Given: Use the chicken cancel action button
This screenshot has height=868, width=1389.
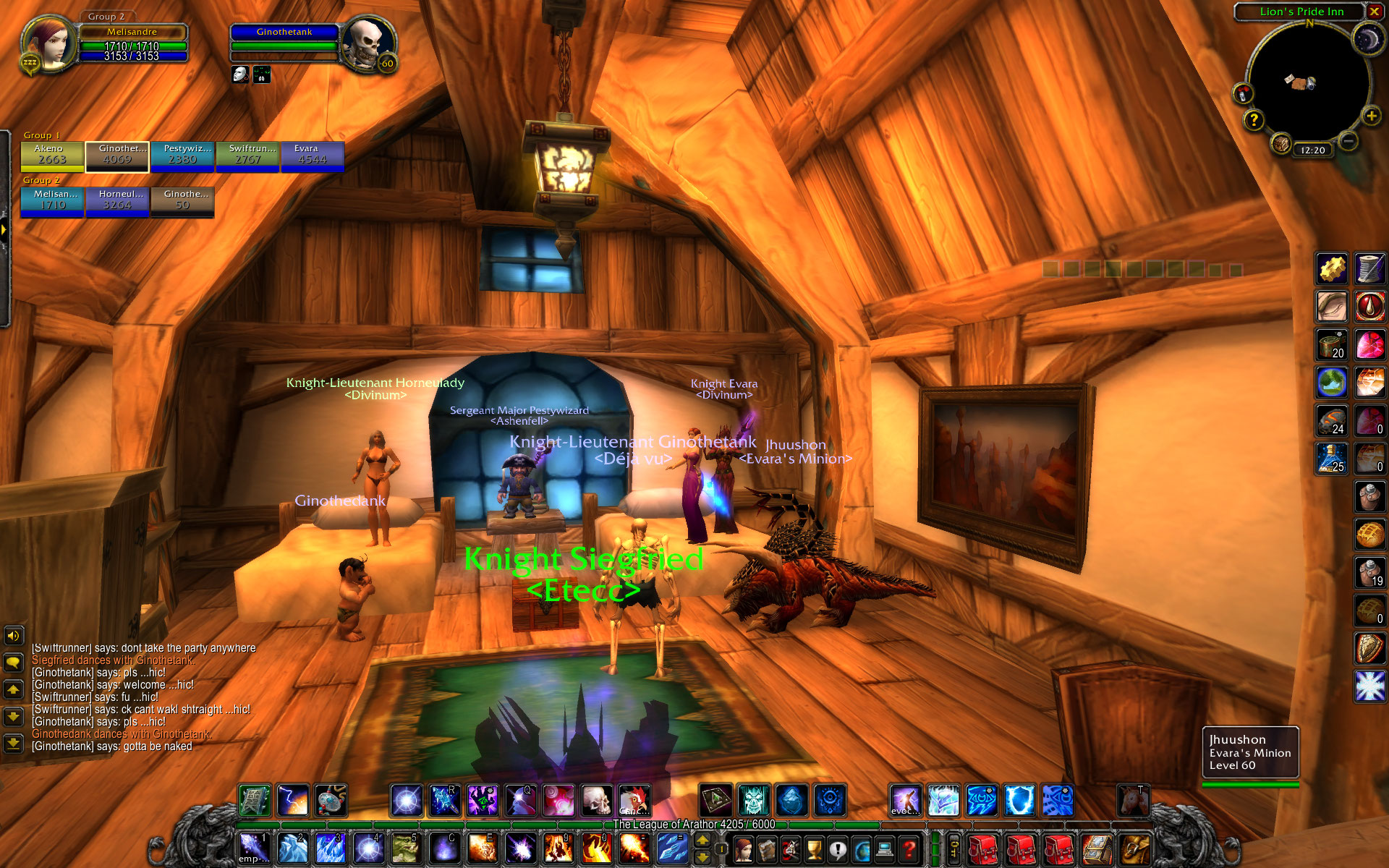Looking at the screenshot, I should [x=634, y=801].
